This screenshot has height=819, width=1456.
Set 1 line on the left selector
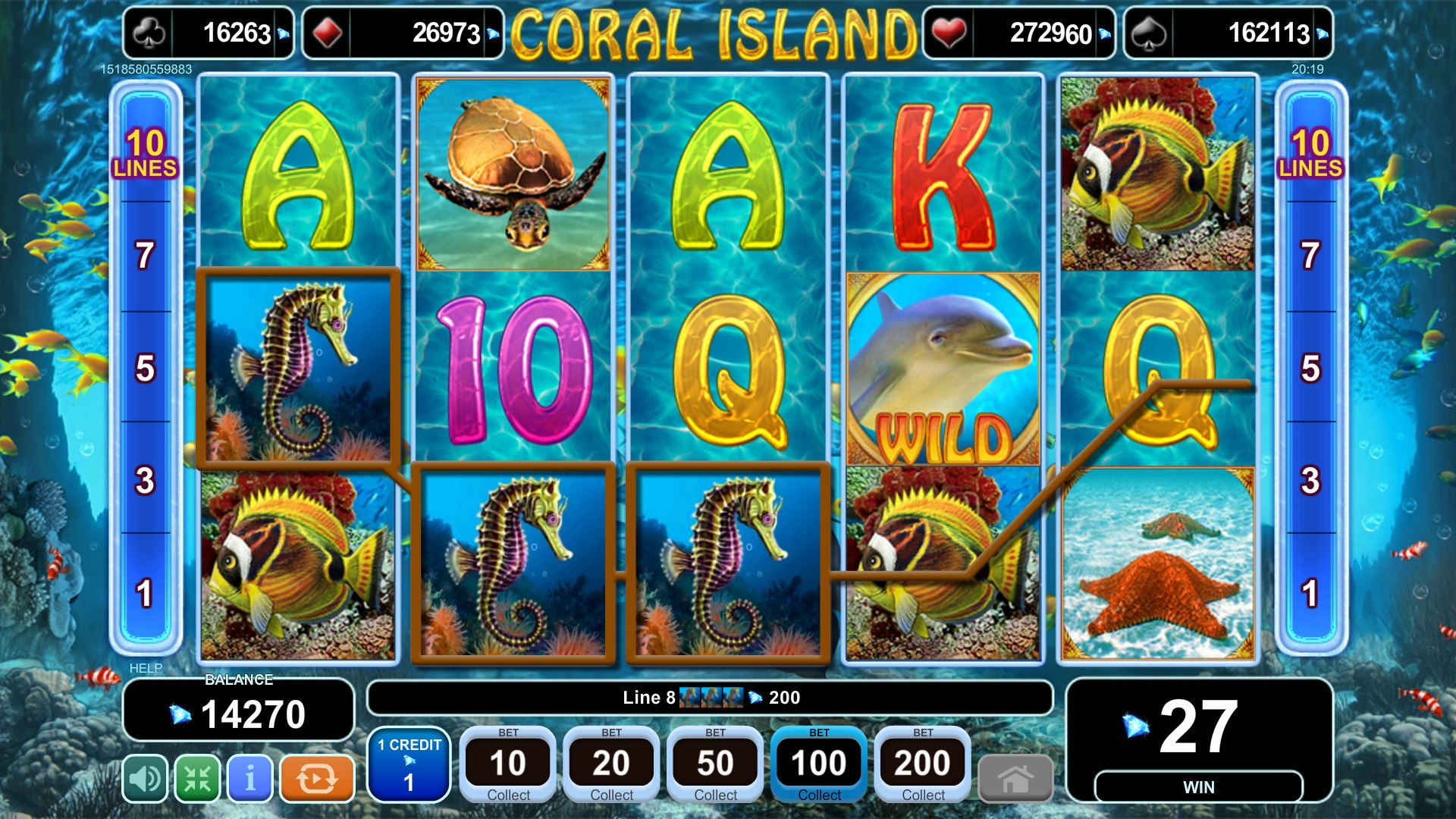[145, 592]
